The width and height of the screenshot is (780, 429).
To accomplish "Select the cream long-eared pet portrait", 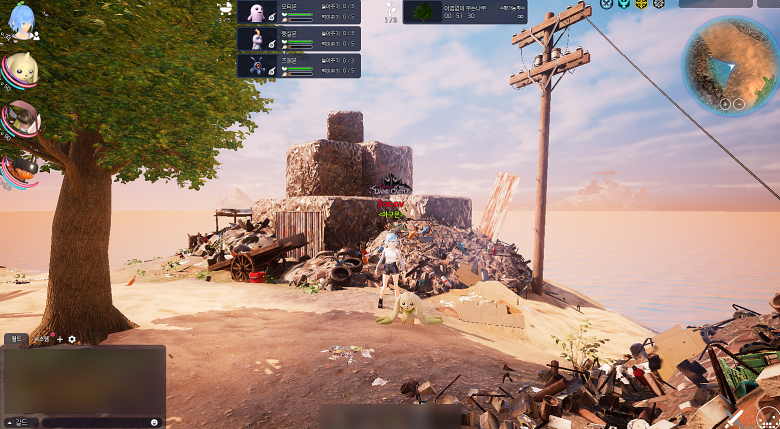I will coord(20,70).
